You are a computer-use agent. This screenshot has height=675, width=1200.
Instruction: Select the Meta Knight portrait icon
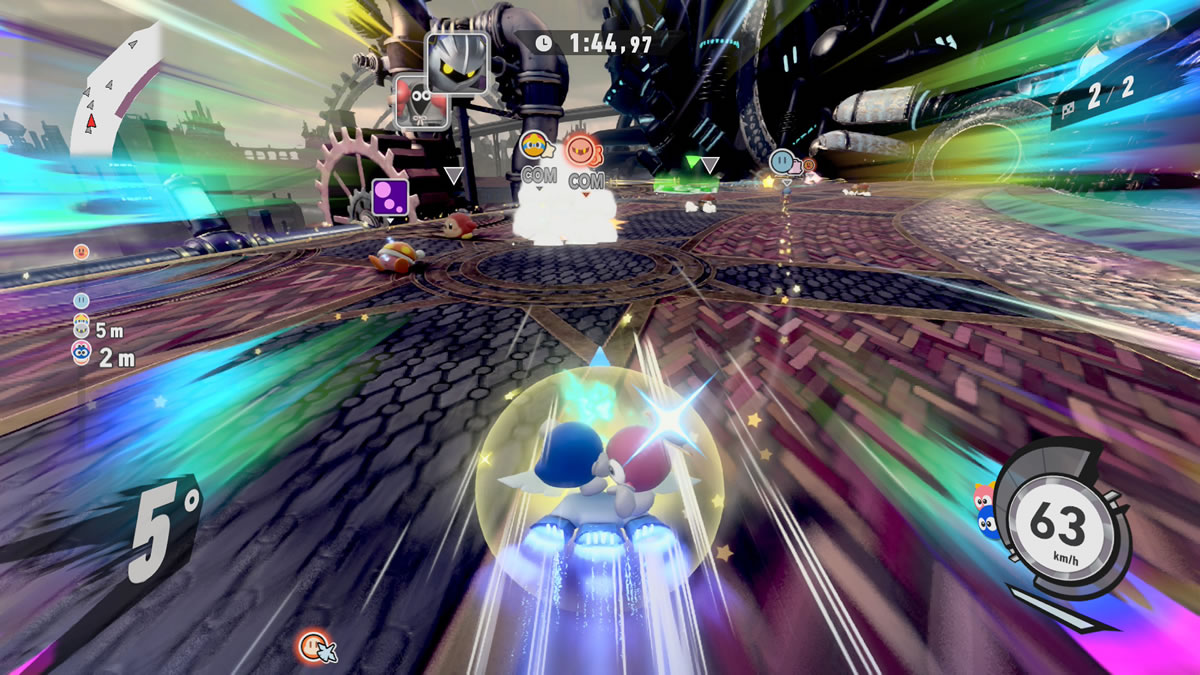[457, 62]
